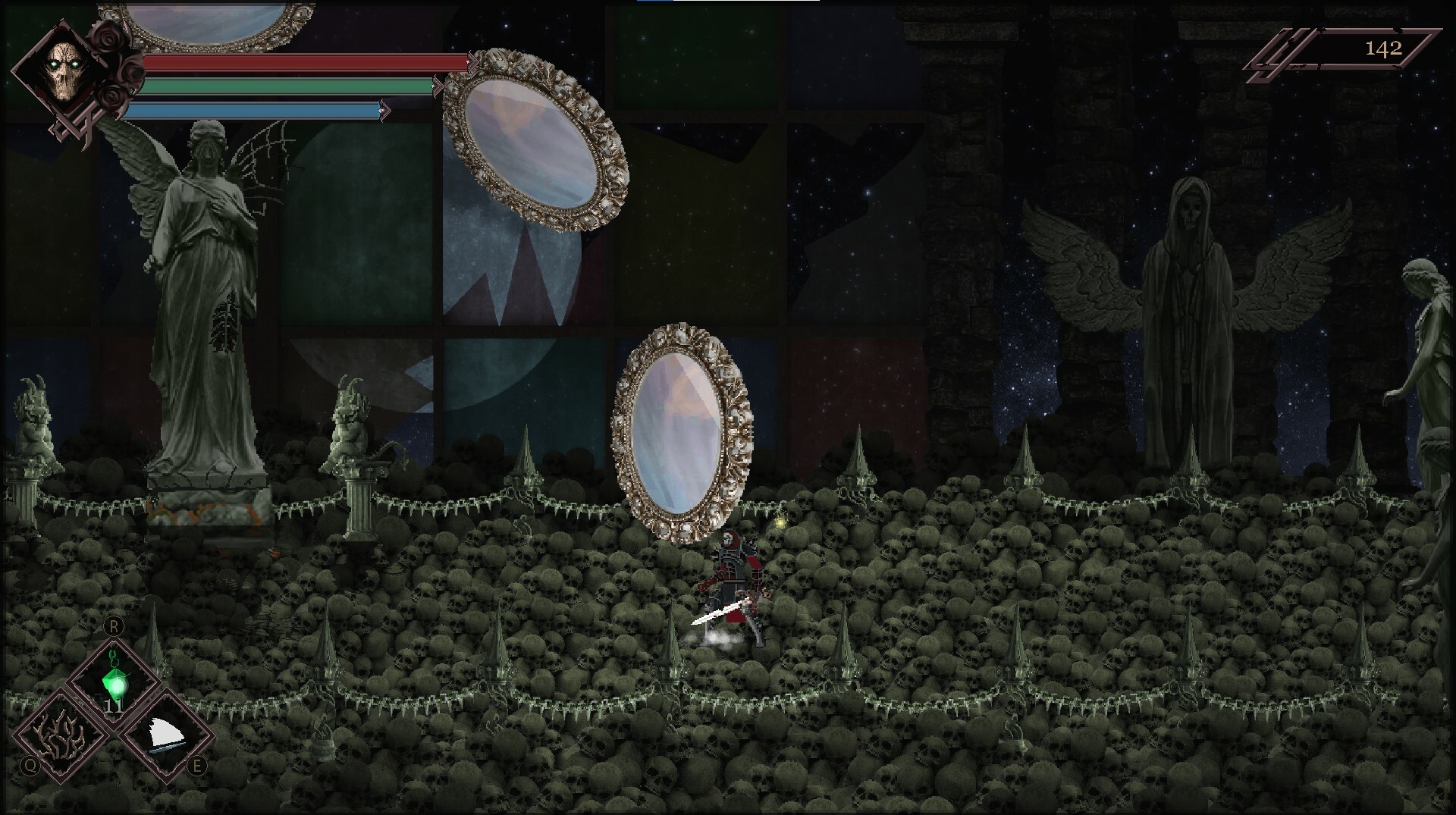This screenshot has width=1456, height=815.
Task: Click the arrow cap ending the blue bar
Action: coord(384,112)
